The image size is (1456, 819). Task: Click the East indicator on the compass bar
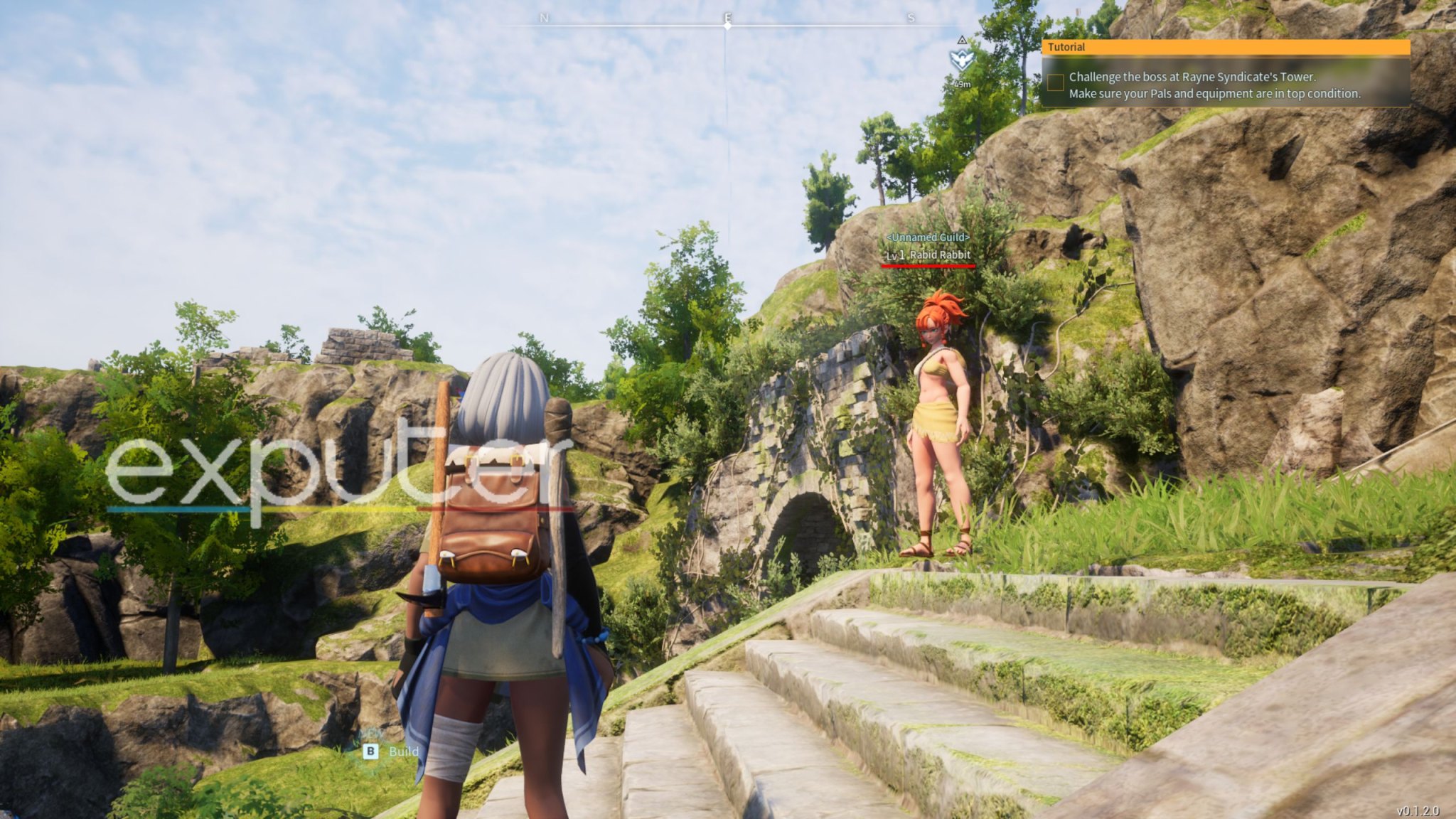pos(727,16)
